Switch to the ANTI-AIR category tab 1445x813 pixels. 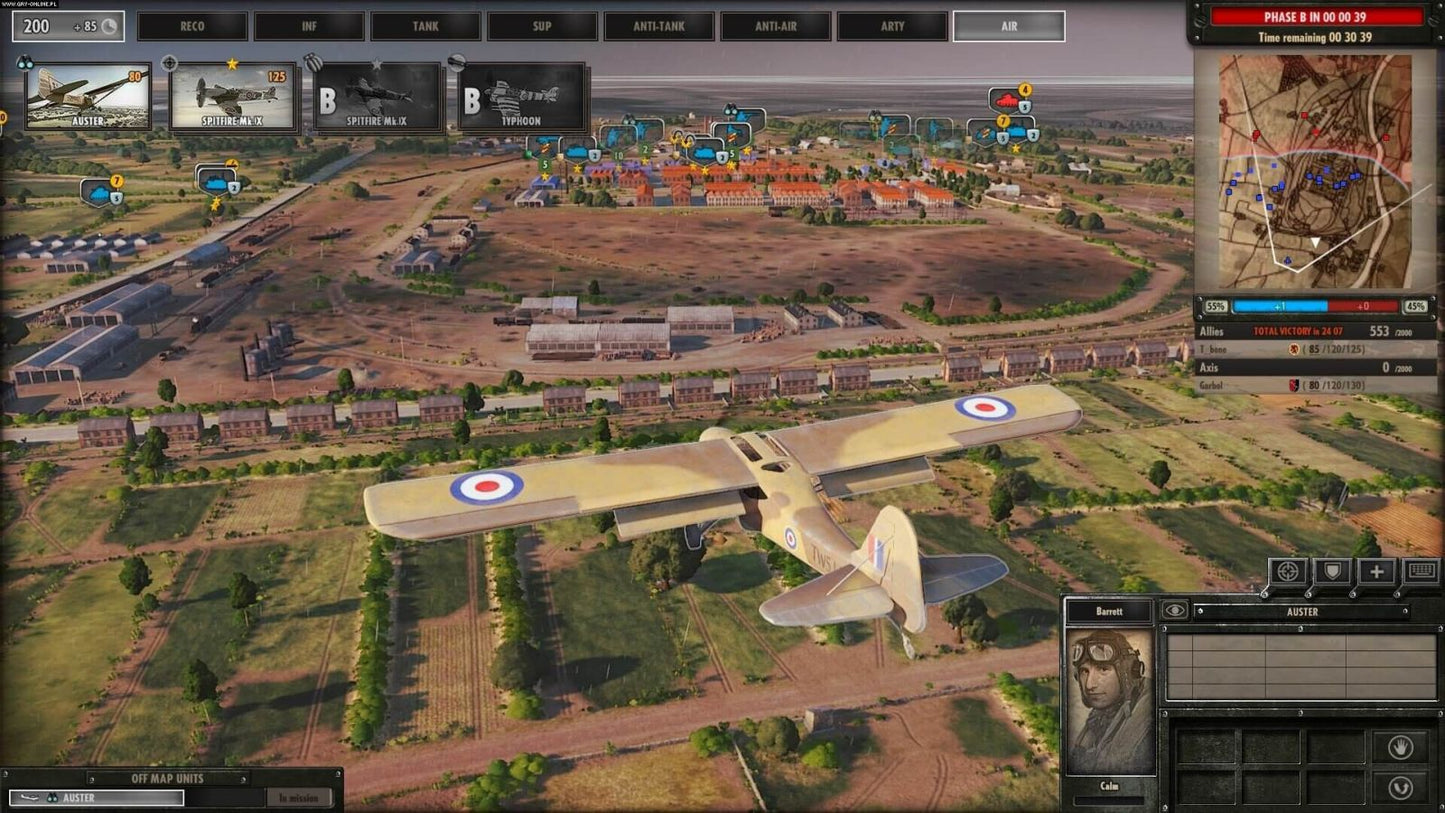(775, 26)
